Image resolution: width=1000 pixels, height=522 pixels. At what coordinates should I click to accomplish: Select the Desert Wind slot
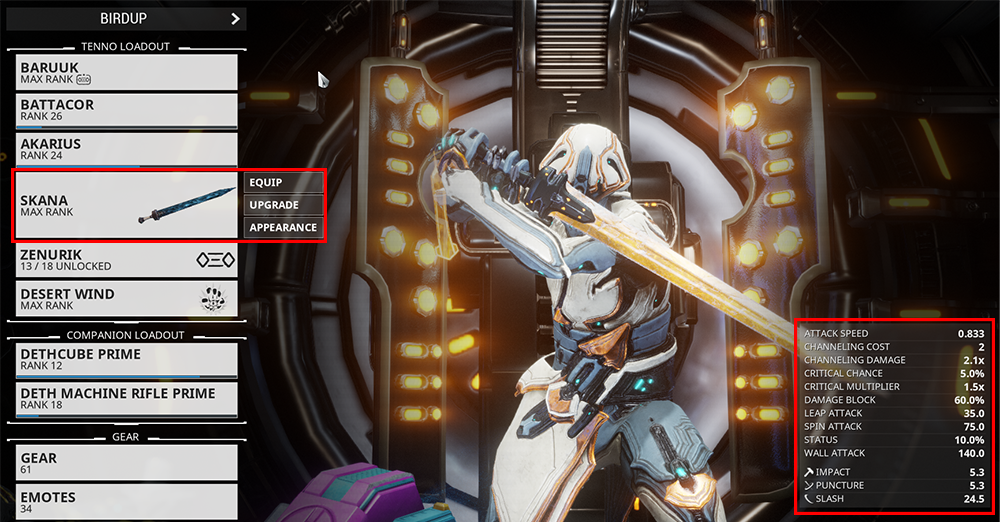(x=127, y=299)
